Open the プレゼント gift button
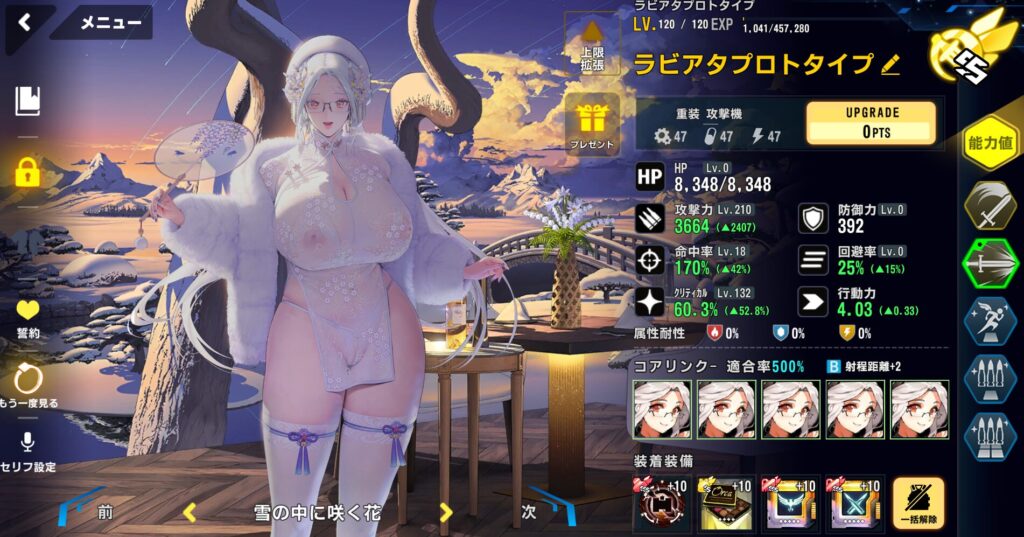The height and width of the screenshot is (537, 1024). (x=591, y=126)
